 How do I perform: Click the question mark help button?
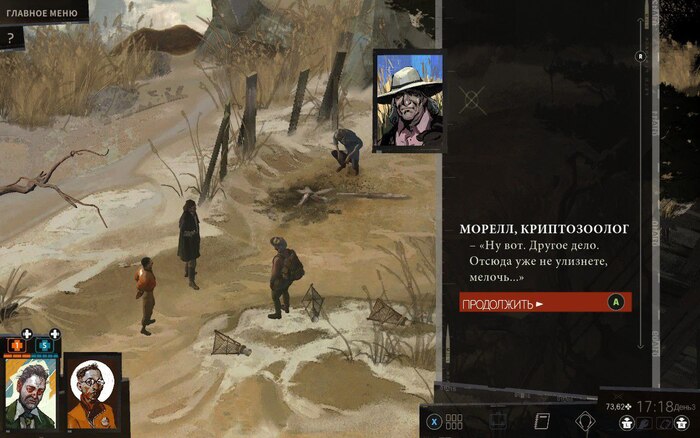(x=11, y=38)
